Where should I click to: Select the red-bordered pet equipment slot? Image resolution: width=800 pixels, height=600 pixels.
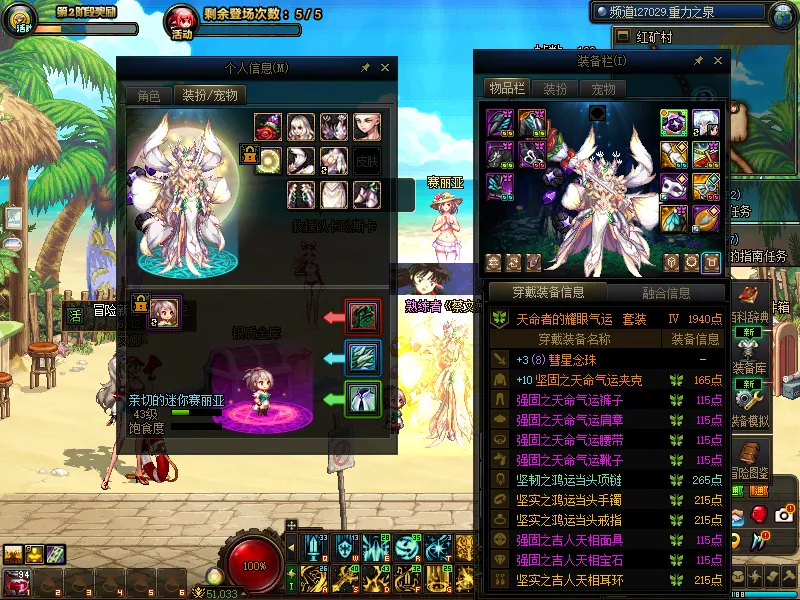(x=363, y=316)
